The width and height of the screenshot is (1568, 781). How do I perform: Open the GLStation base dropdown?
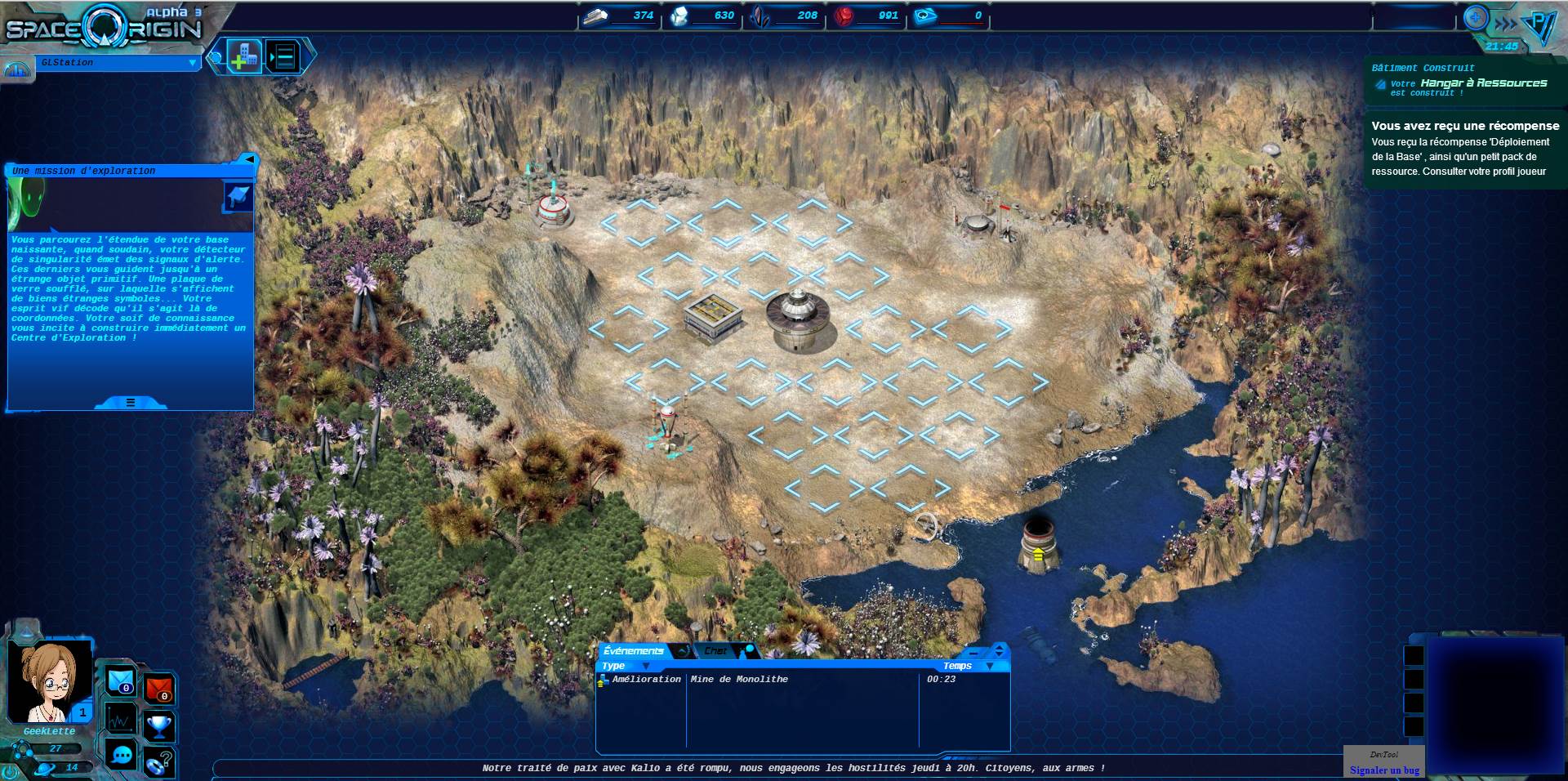pyautogui.click(x=193, y=63)
